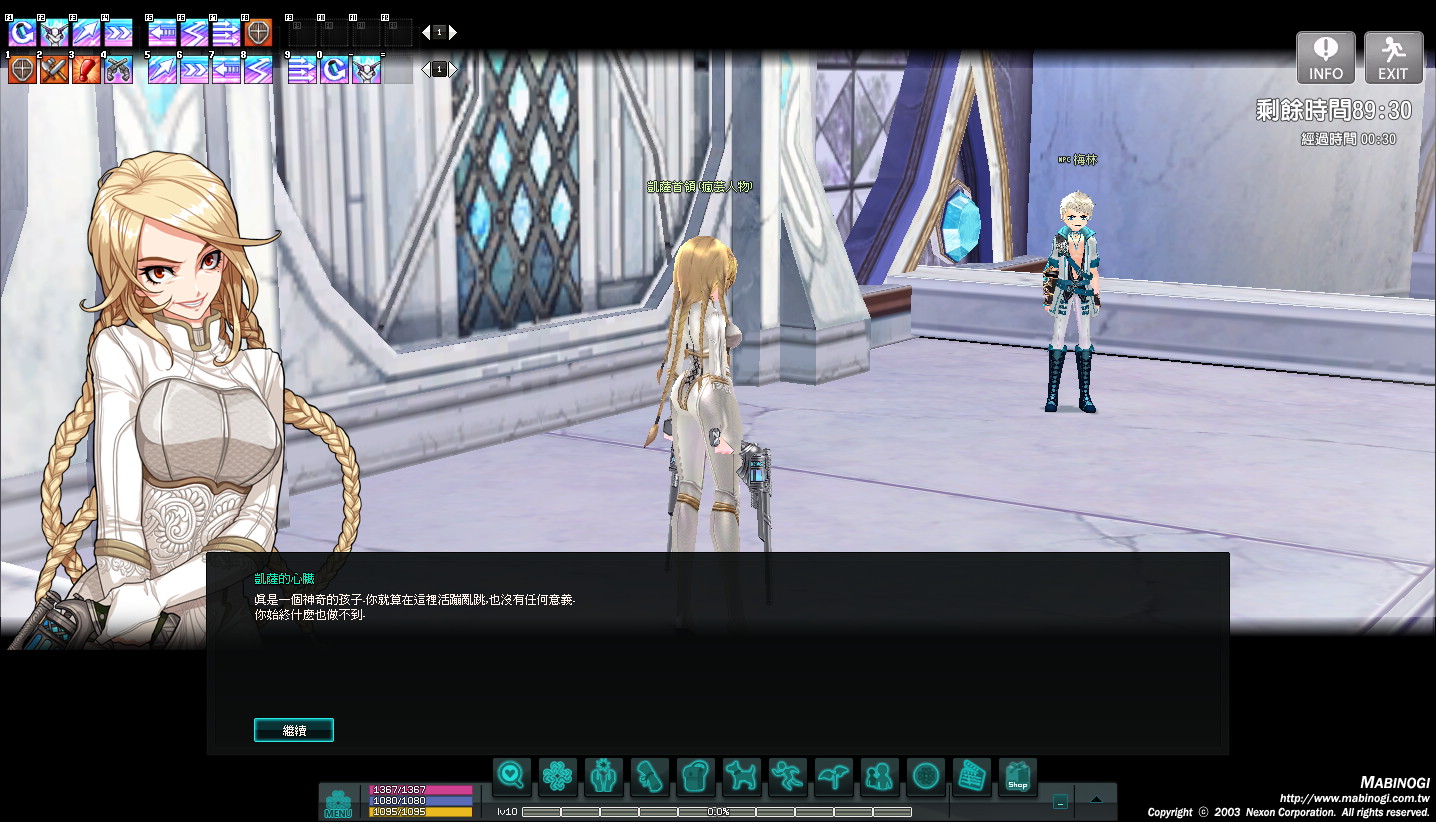Select the running figure action icon

point(787,777)
